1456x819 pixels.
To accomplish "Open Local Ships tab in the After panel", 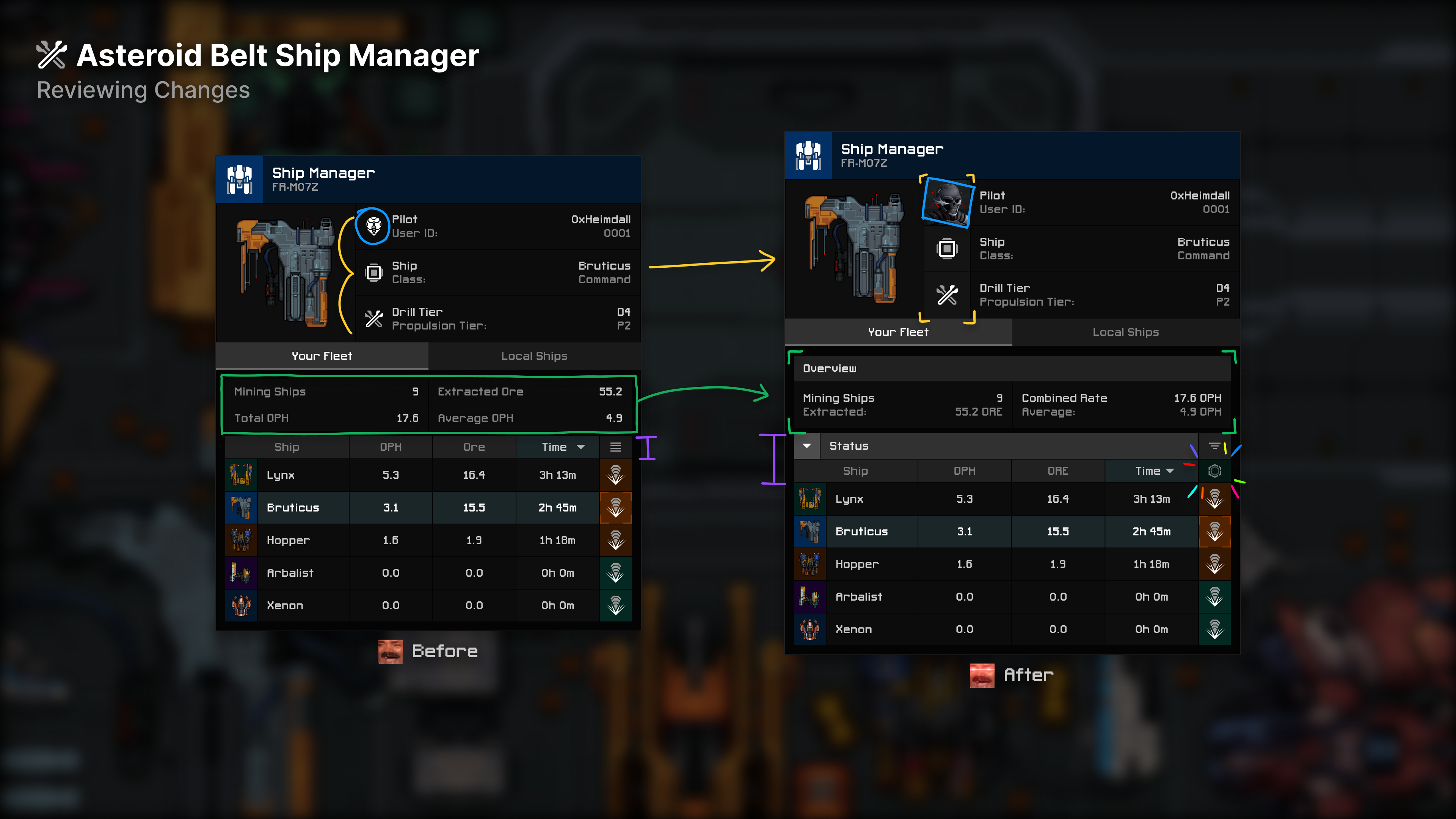I will pos(1125,333).
